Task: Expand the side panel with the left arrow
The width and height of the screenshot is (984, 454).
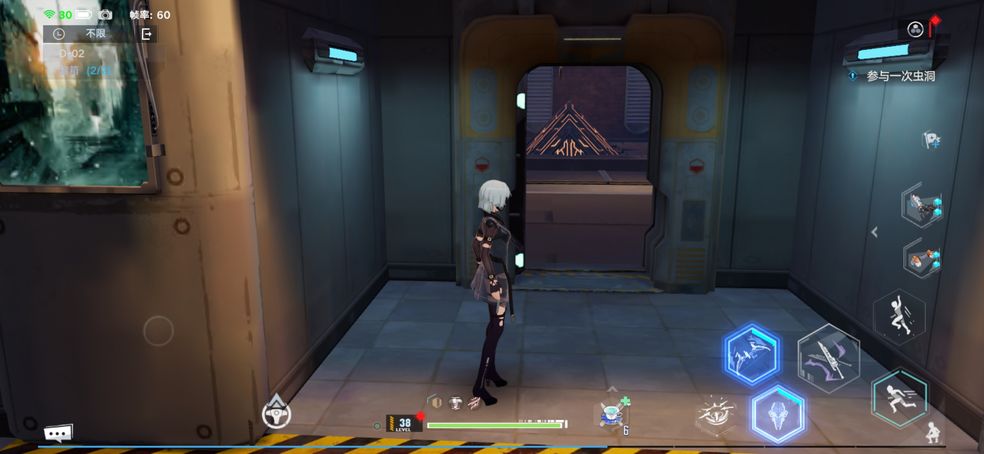Action: pyautogui.click(x=874, y=232)
